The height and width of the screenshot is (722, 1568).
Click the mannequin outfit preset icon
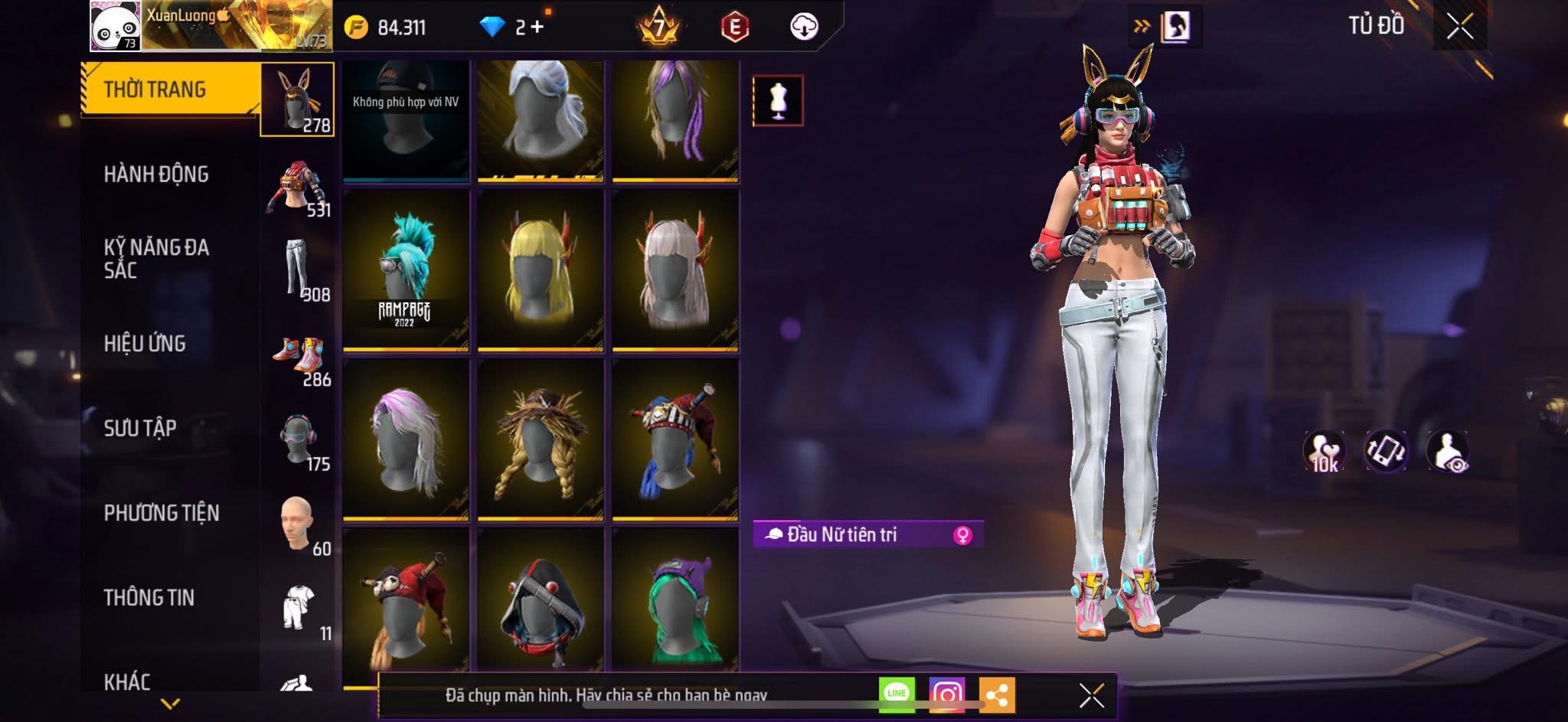(778, 100)
